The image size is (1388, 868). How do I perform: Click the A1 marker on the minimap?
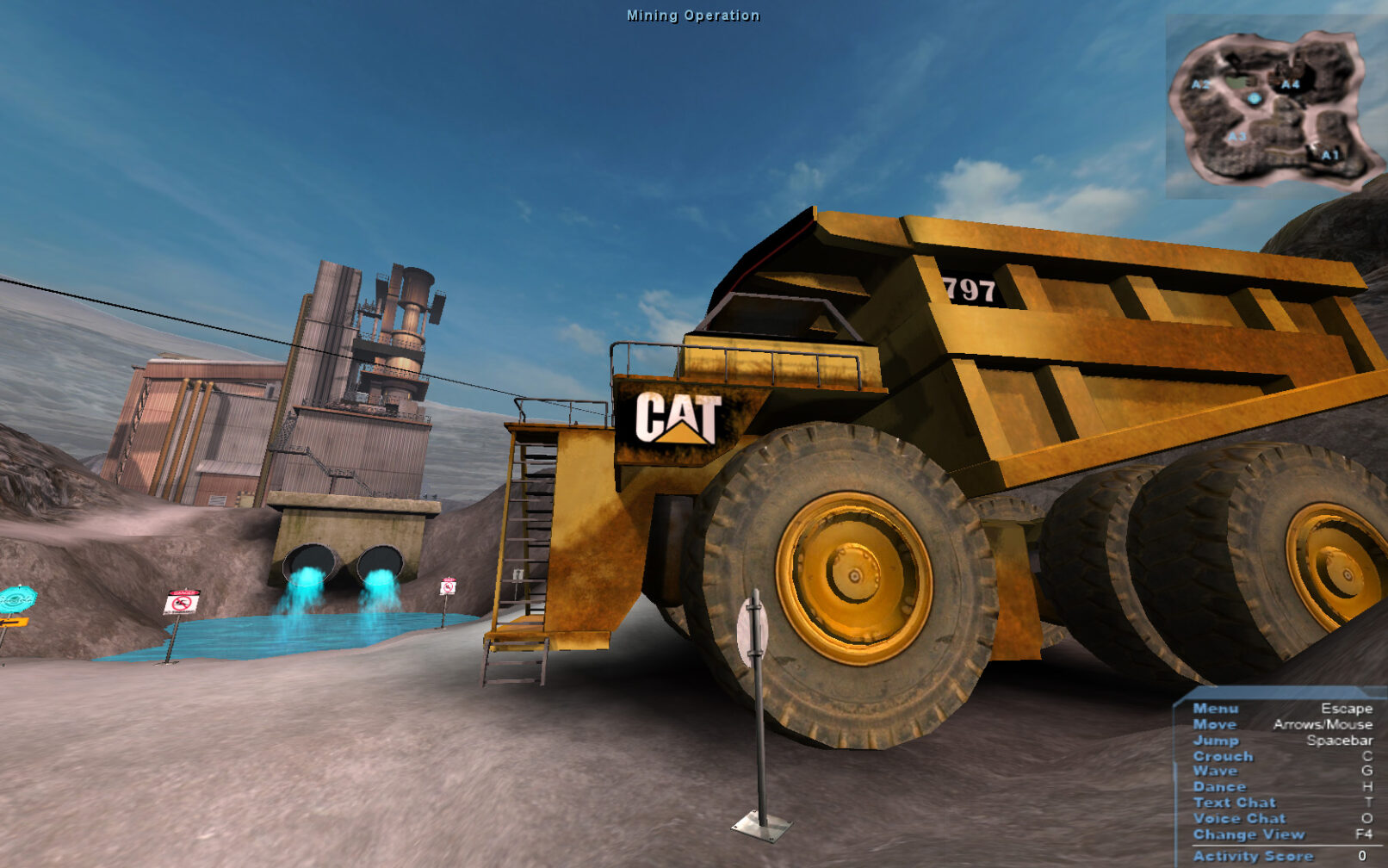(x=1329, y=155)
